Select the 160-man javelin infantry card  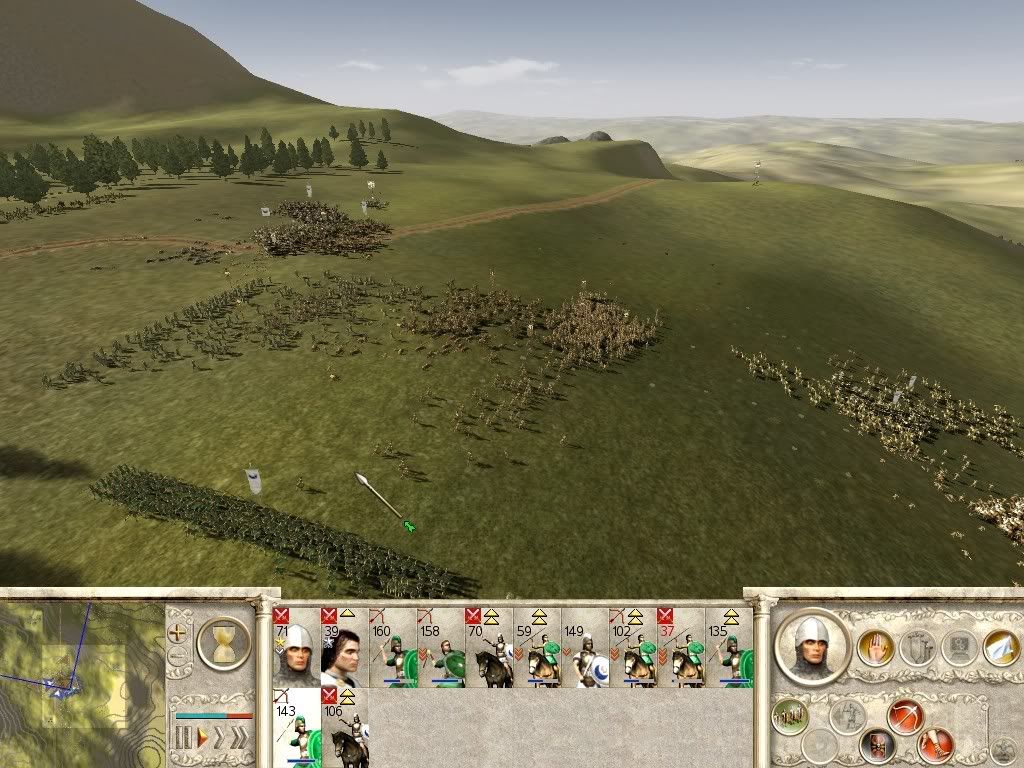392,648
